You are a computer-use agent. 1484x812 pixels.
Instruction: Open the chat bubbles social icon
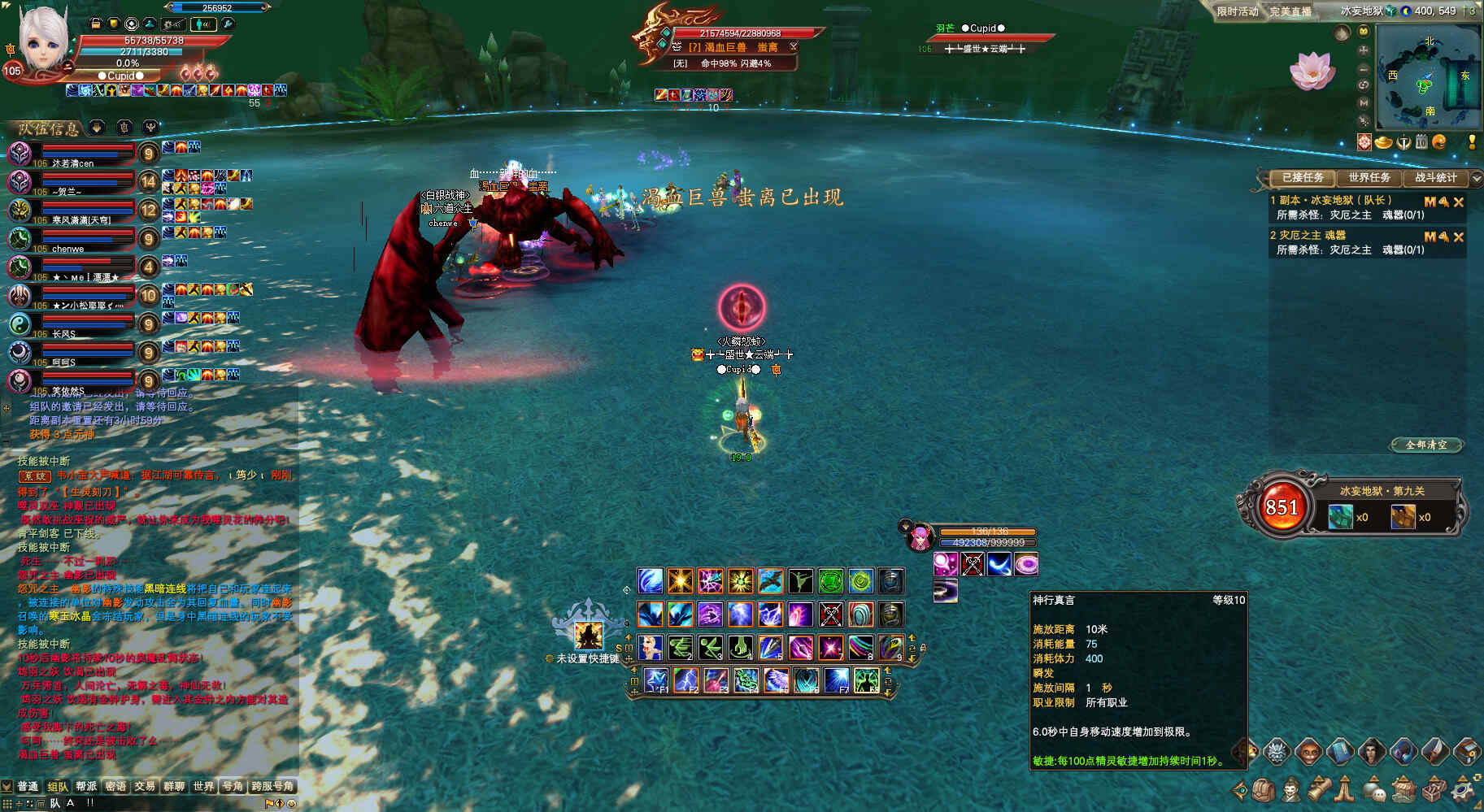pyautogui.click(x=1374, y=789)
